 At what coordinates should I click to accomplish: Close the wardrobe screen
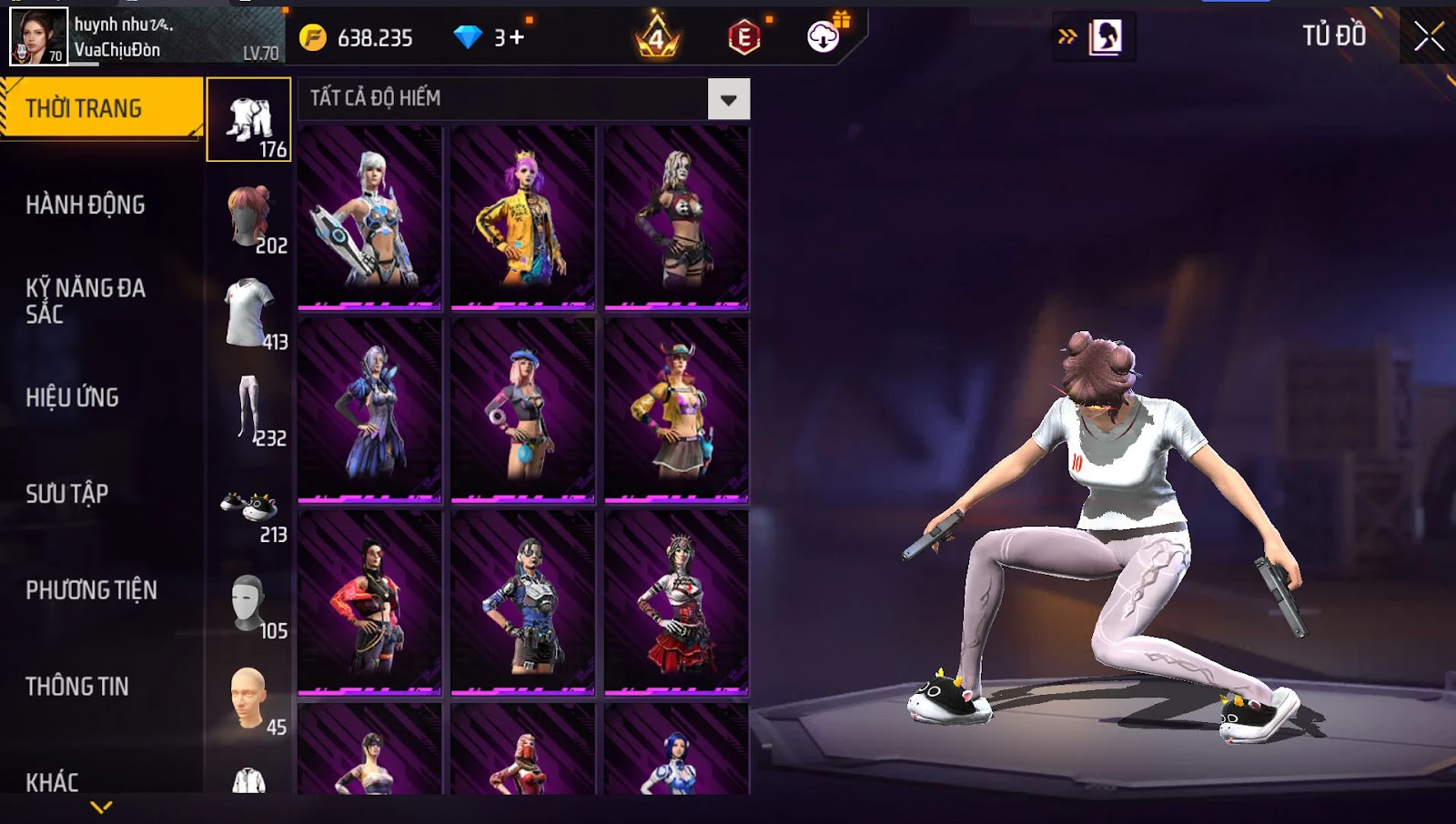coord(1429,36)
